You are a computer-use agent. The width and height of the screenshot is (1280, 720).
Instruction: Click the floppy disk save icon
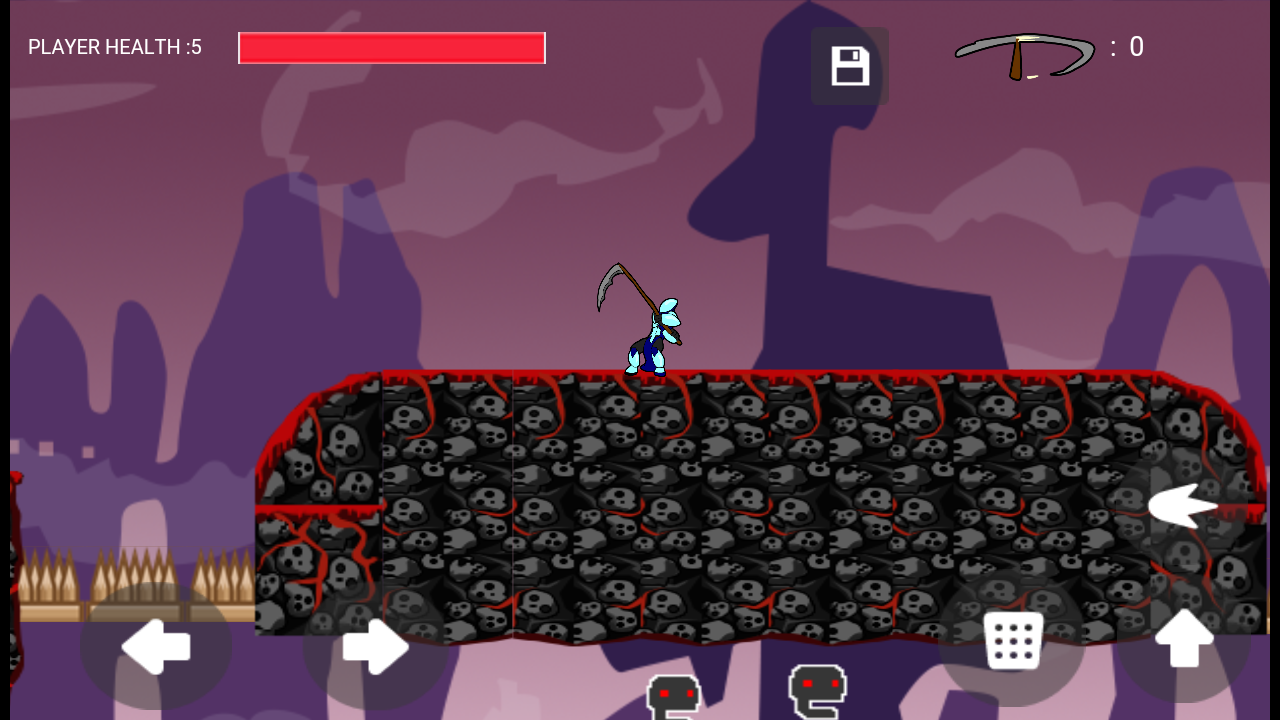pyautogui.click(x=850, y=65)
